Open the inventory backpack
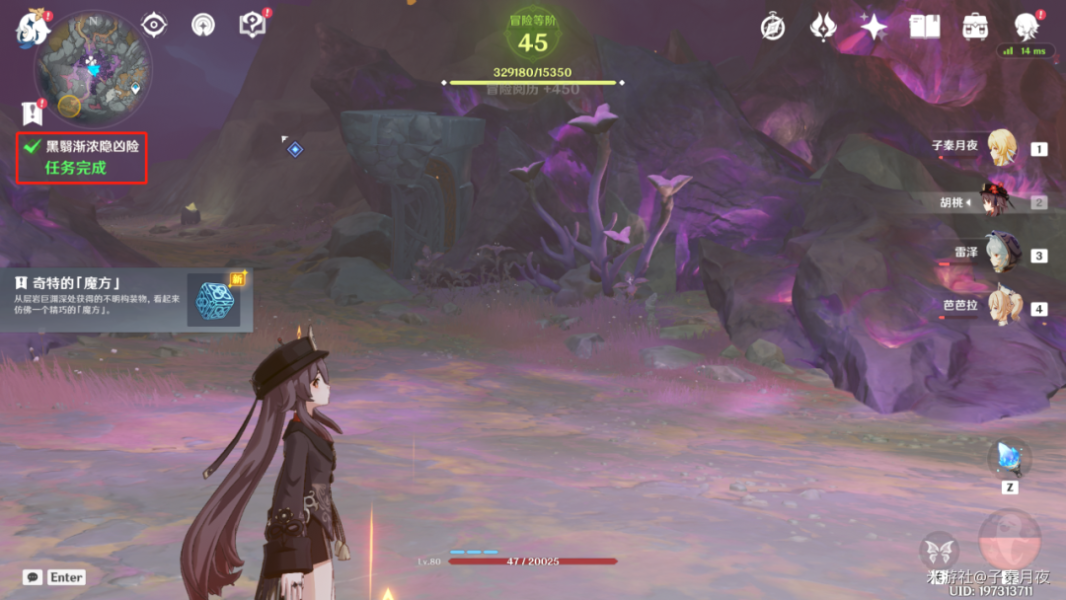The image size is (1066, 600). 975,27
